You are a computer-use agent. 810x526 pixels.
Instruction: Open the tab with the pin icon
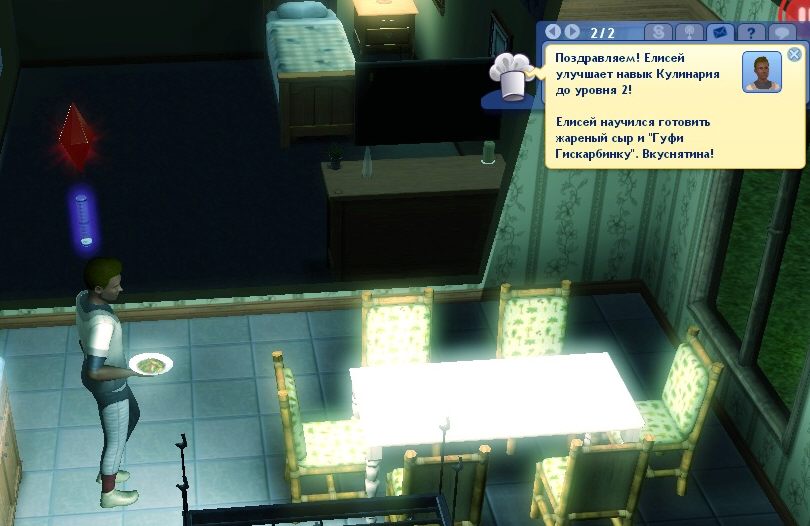[688, 32]
